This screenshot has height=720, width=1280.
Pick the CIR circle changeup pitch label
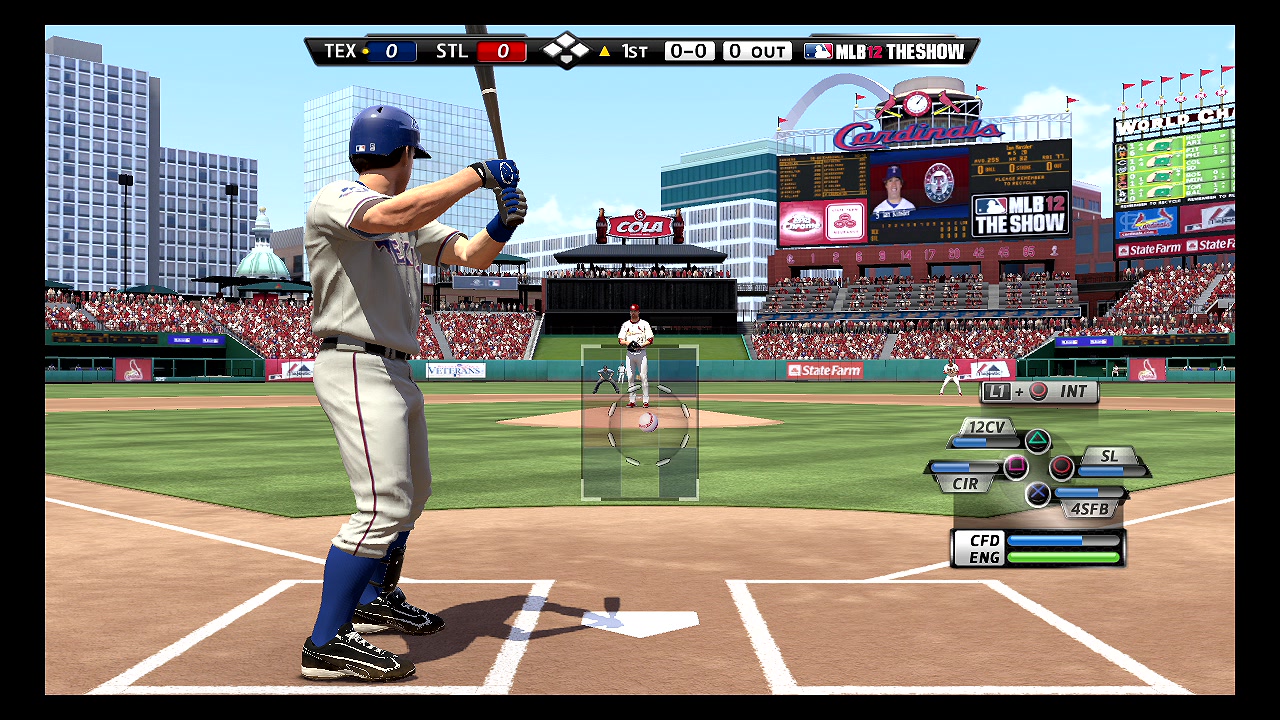pos(965,483)
